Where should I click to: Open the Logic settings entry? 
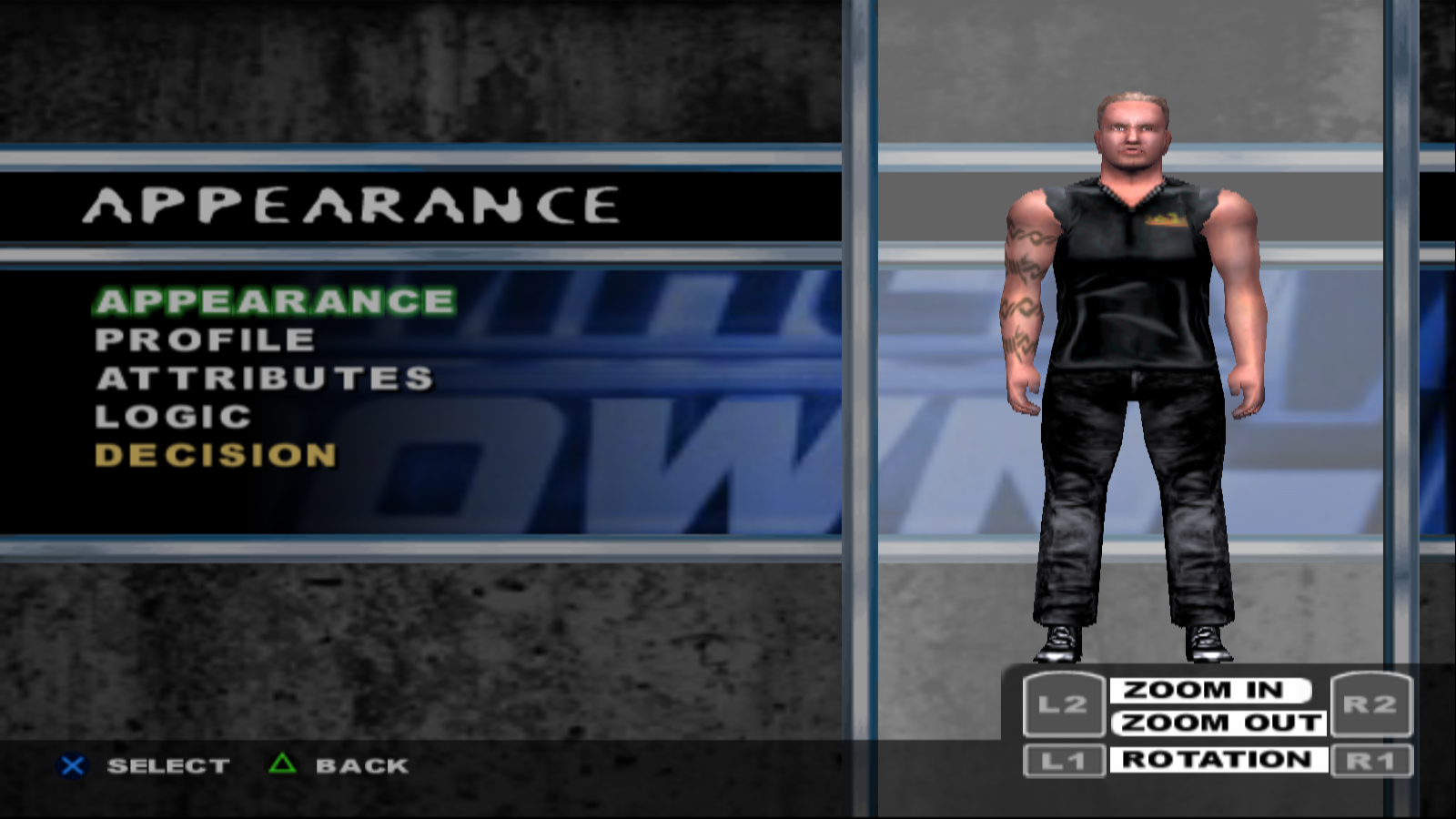[x=173, y=417]
